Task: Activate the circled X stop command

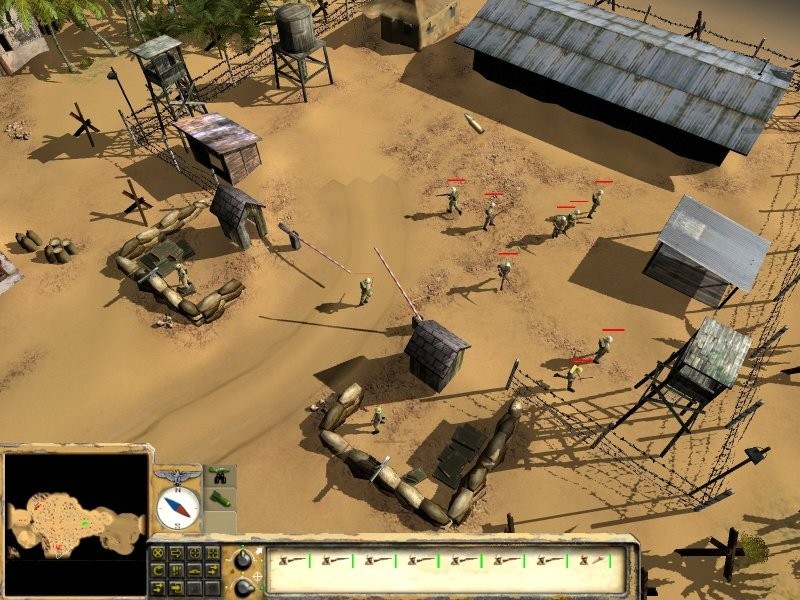Action: [x=158, y=553]
